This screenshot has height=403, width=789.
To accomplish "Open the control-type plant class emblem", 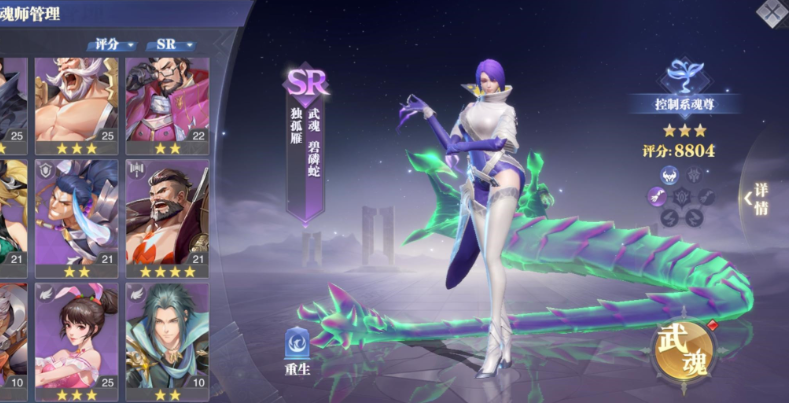I will coord(686,75).
